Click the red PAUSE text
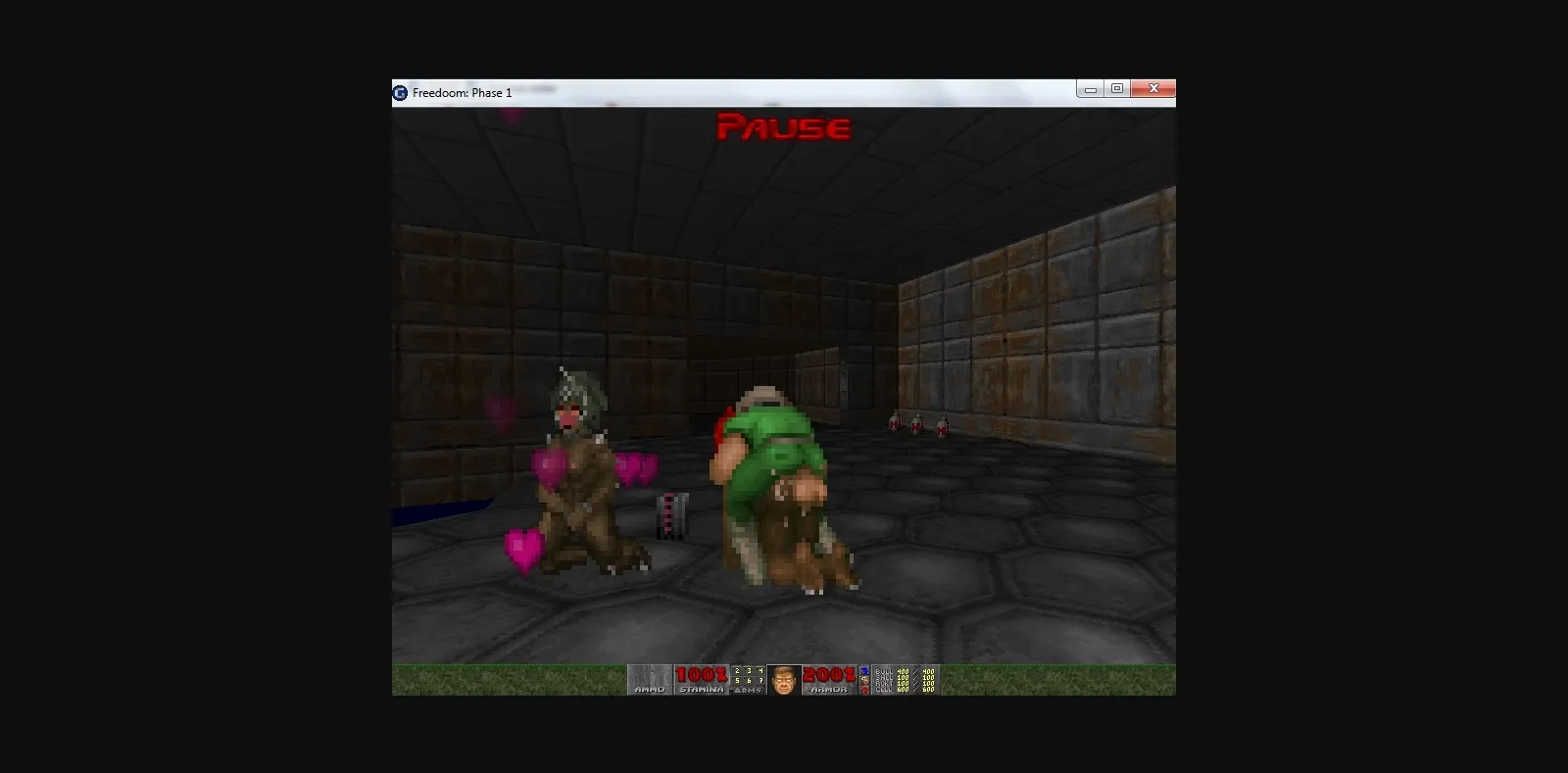The width and height of the screenshot is (1568, 773). (783, 127)
